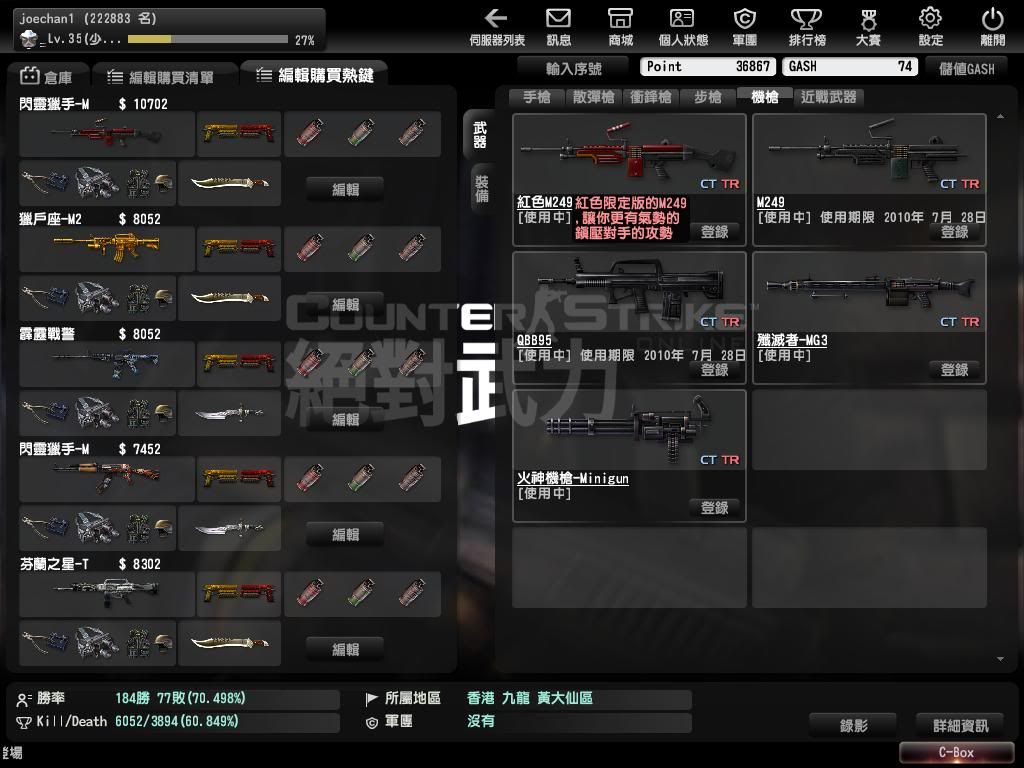1024x768 pixels.
Task: Go to the shop (商城)
Action: tap(620, 26)
